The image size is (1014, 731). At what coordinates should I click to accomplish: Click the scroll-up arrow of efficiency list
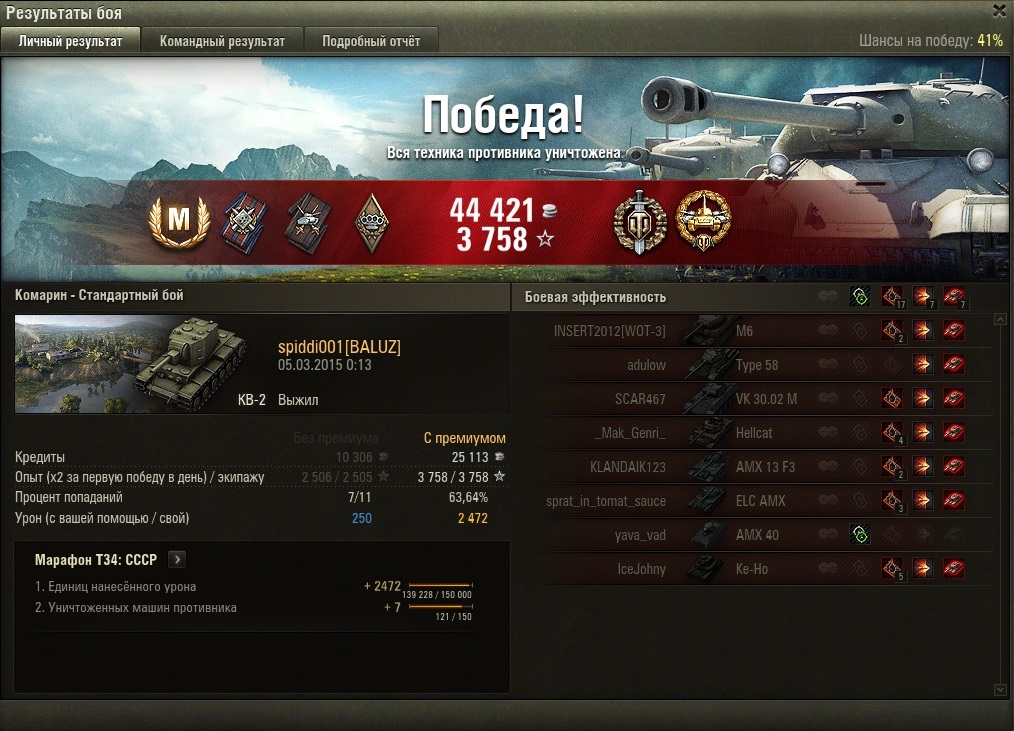point(1001,320)
